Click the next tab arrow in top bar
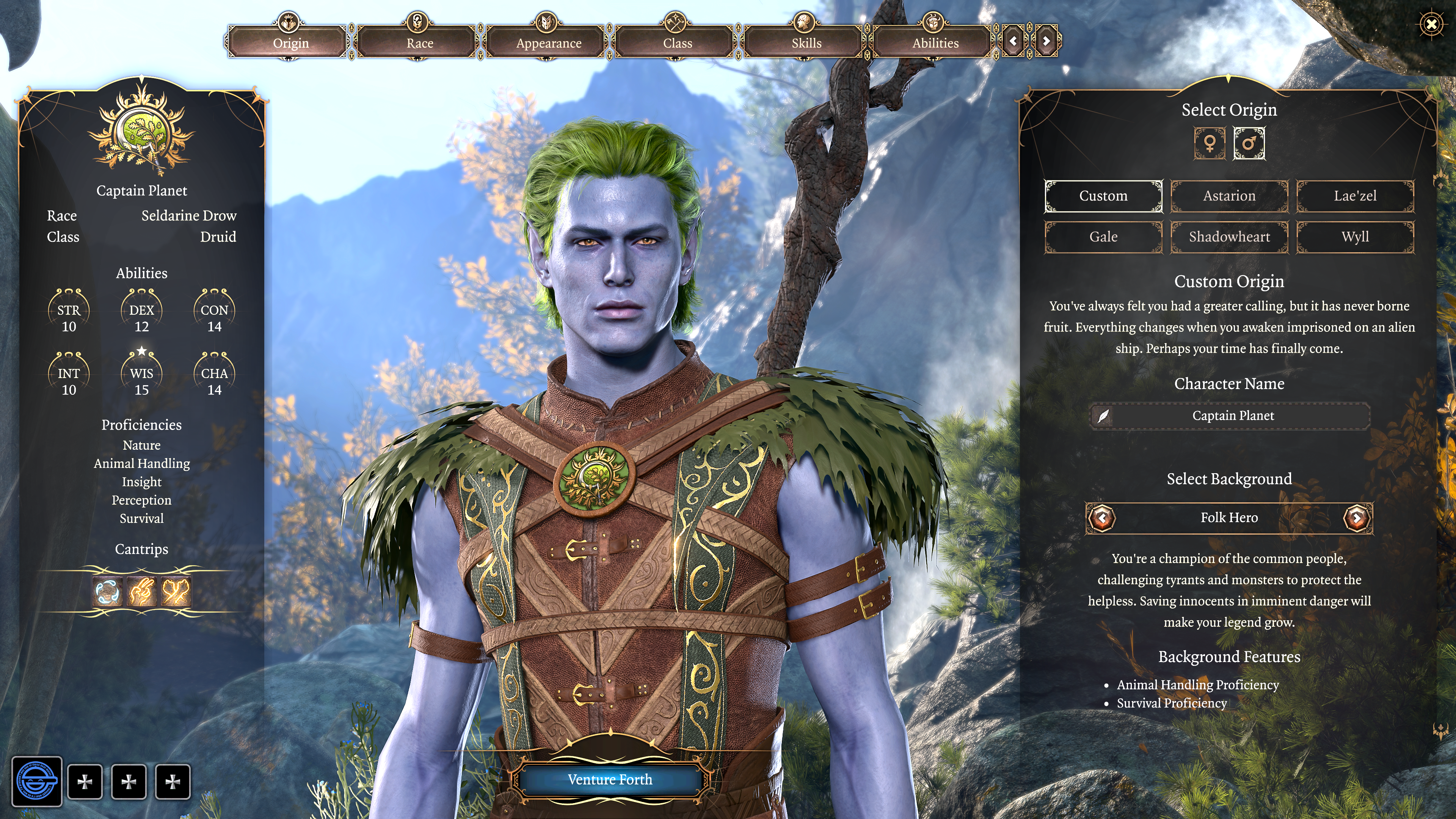The image size is (1456, 819). pos(1046,41)
